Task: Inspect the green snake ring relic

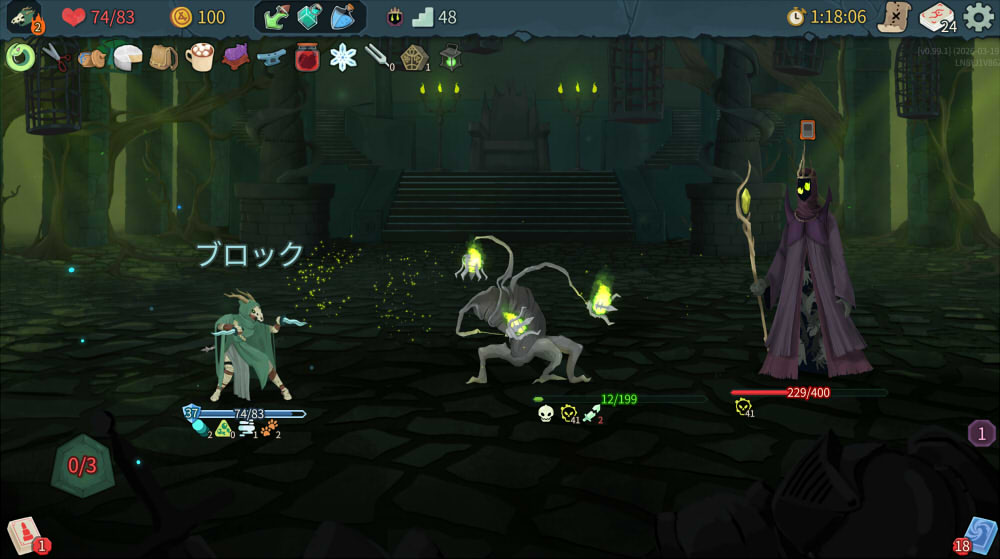Action: click(20, 57)
